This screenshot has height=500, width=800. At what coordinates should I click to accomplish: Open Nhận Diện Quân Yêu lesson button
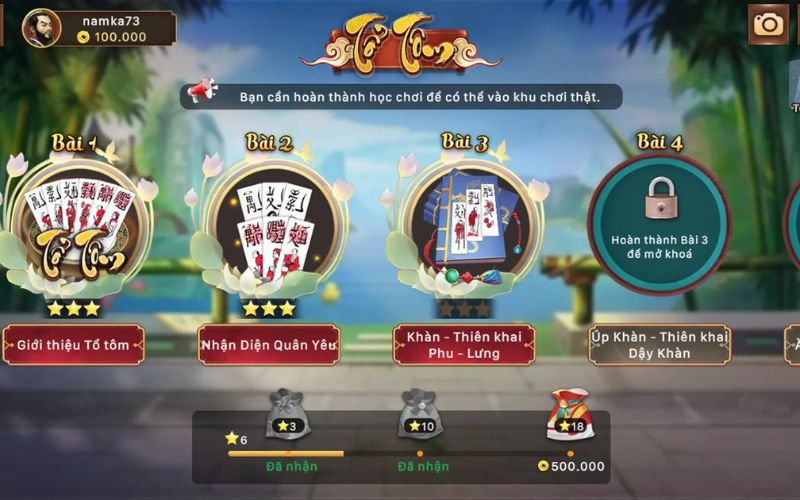[x=269, y=345]
